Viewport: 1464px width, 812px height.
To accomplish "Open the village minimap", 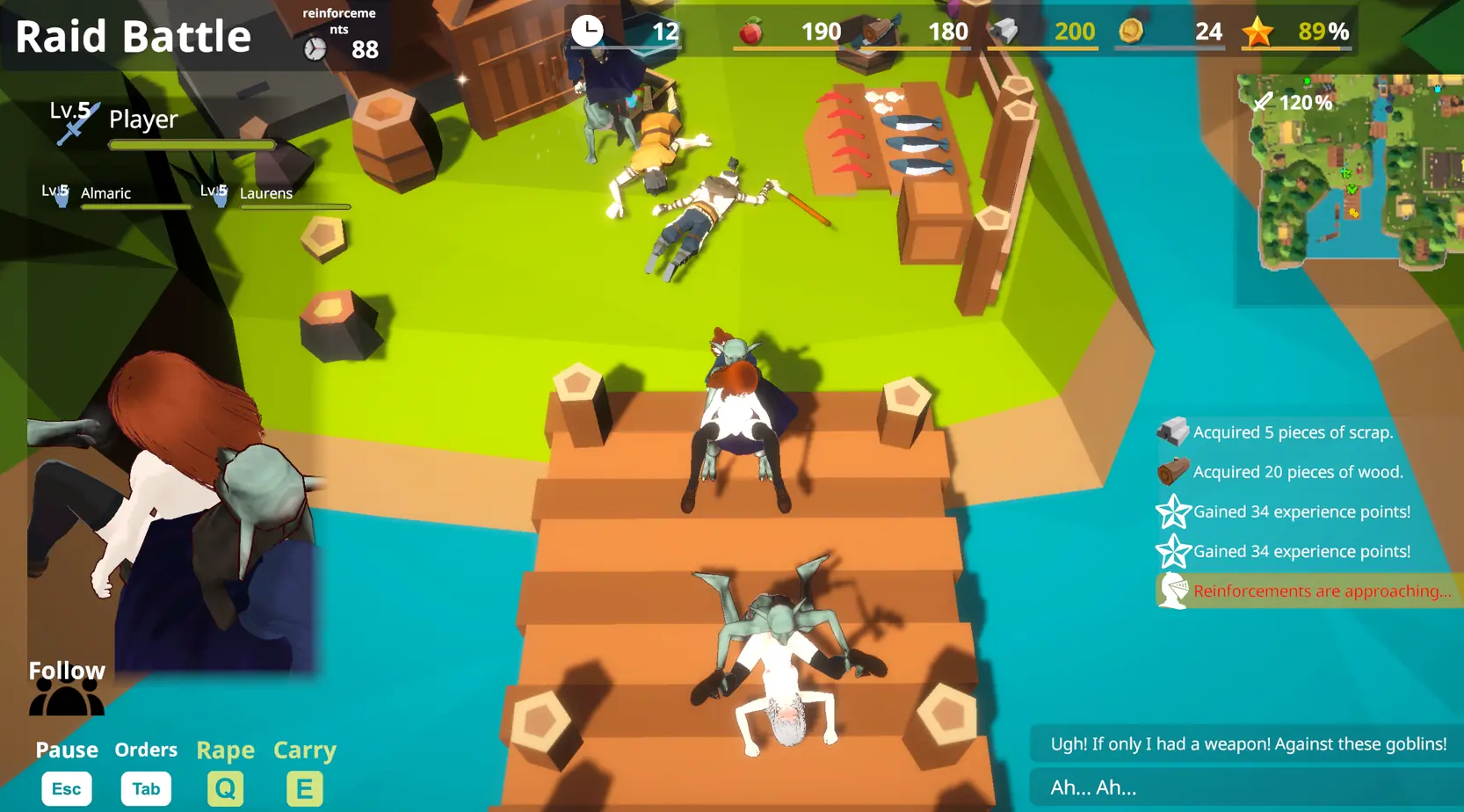I will click(1349, 171).
